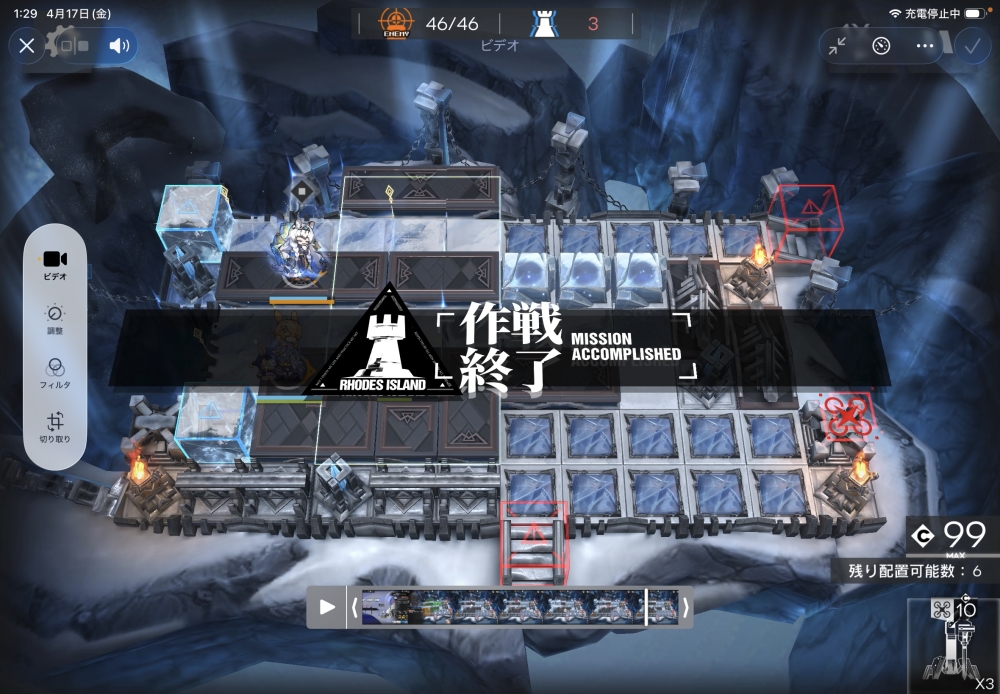Viewport: 1000px width, 694px height.
Task: Toggle the speaker sound icon
Action: pos(119,46)
